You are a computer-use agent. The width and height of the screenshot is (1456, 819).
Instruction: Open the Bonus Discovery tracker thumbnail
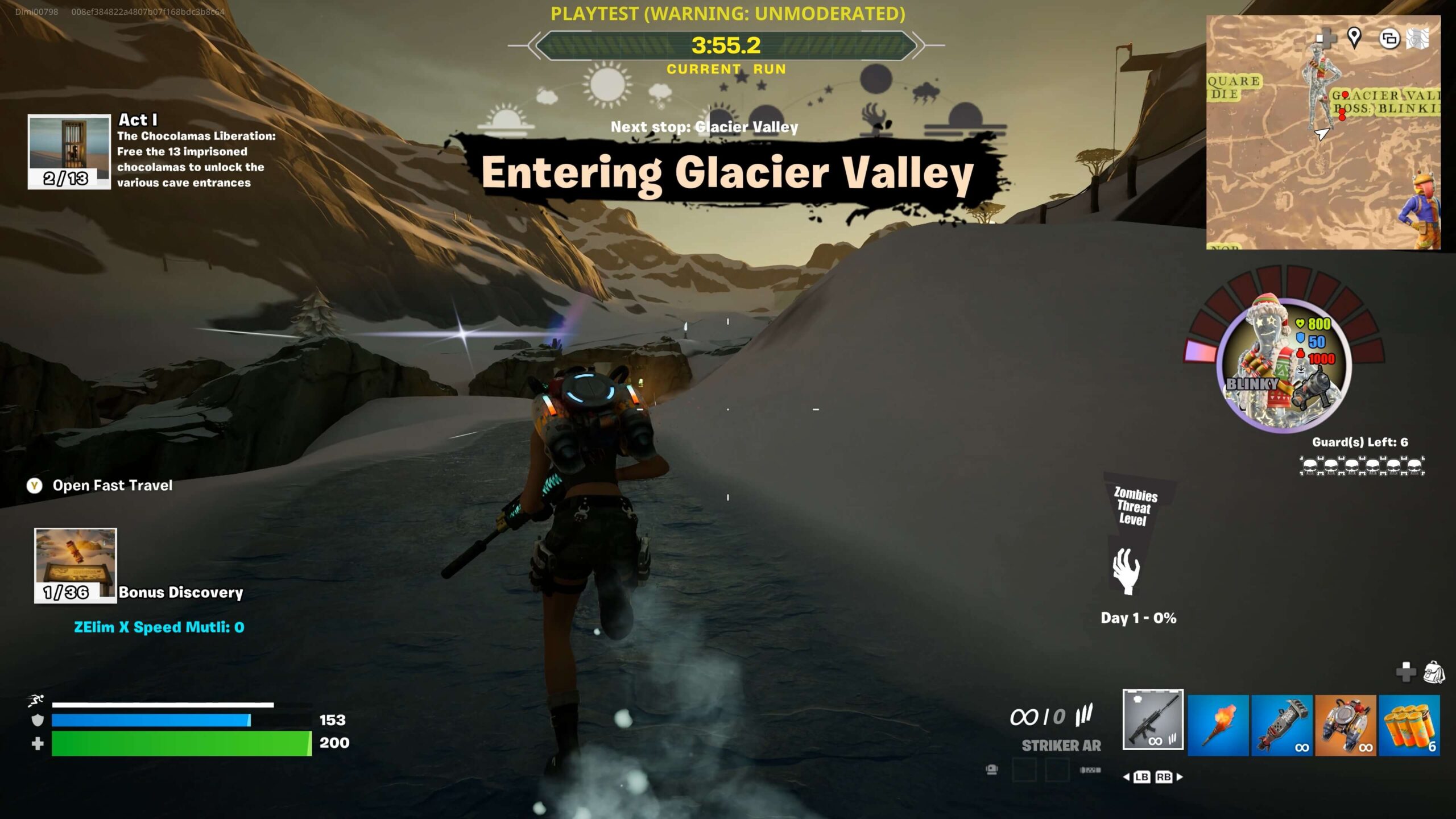click(76, 565)
